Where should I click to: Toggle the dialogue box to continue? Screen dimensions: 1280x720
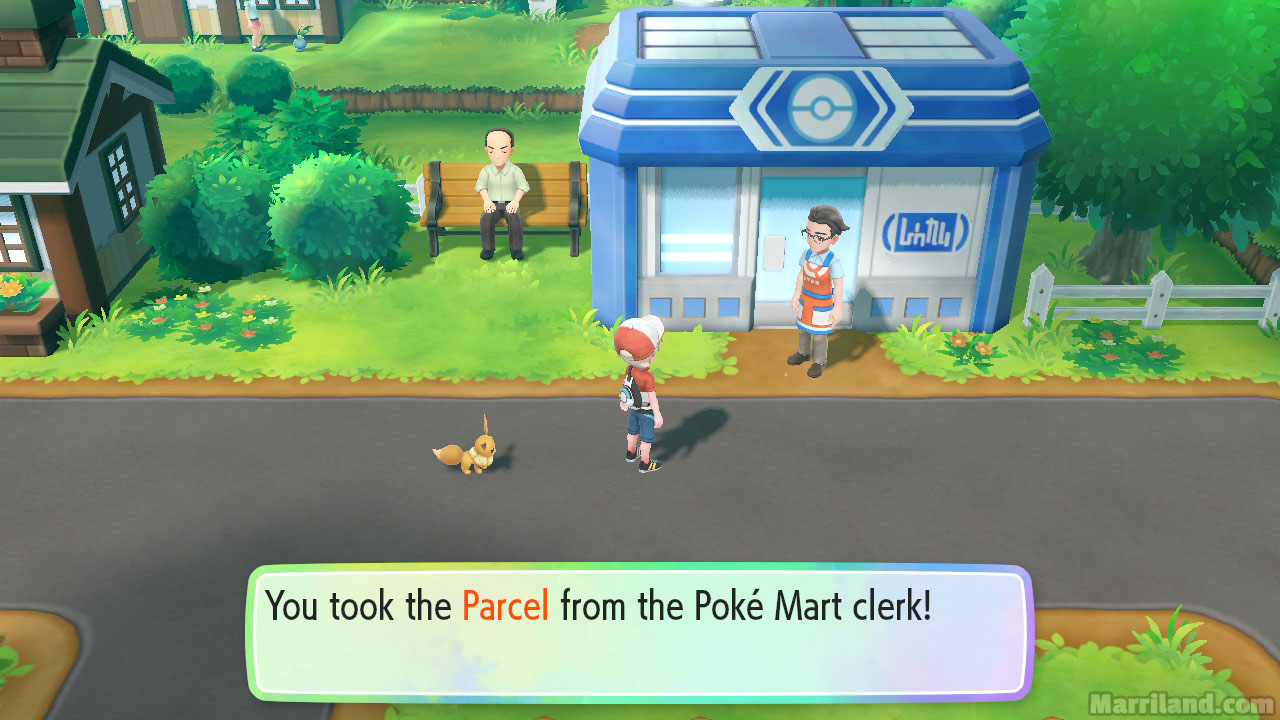pyautogui.click(x=640, y=630)
